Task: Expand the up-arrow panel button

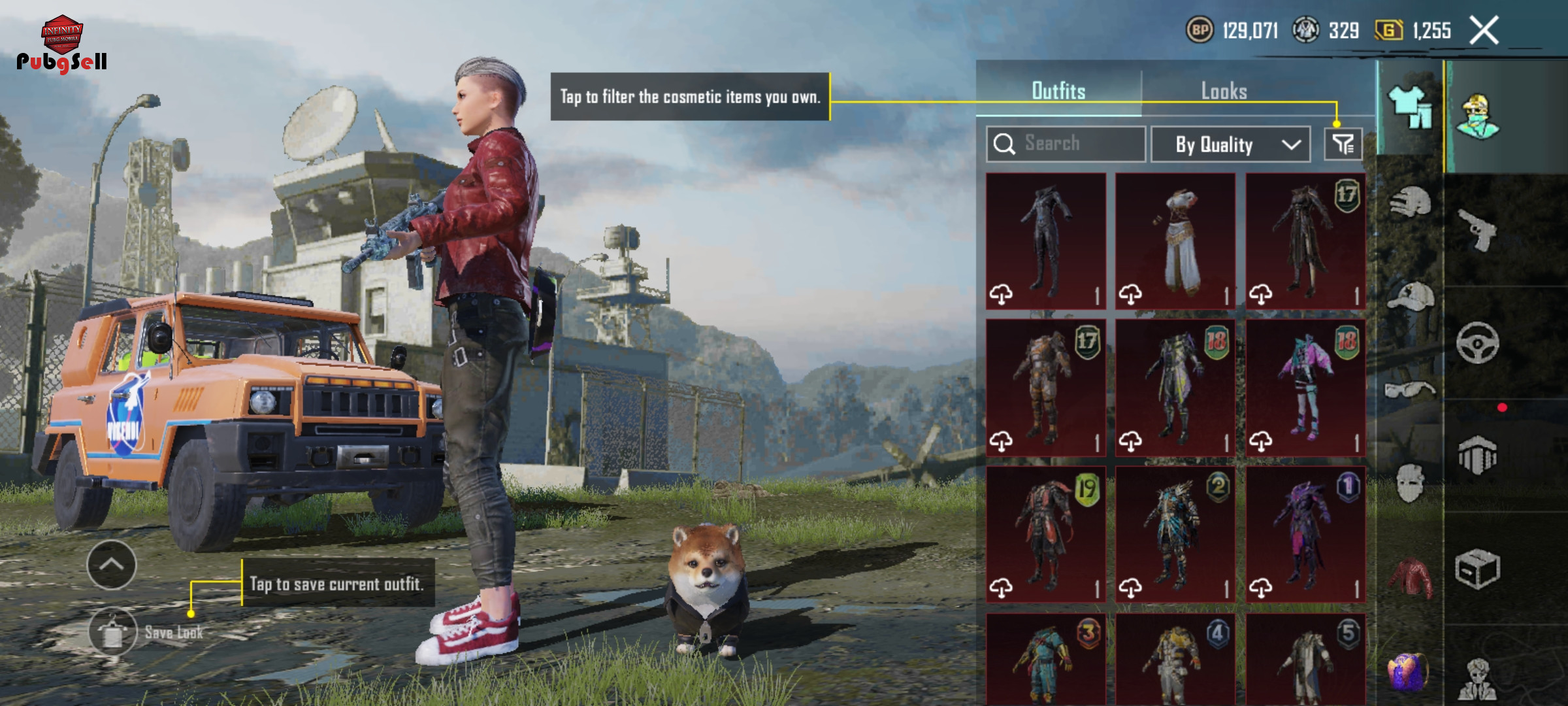Action: click(112, 565)
